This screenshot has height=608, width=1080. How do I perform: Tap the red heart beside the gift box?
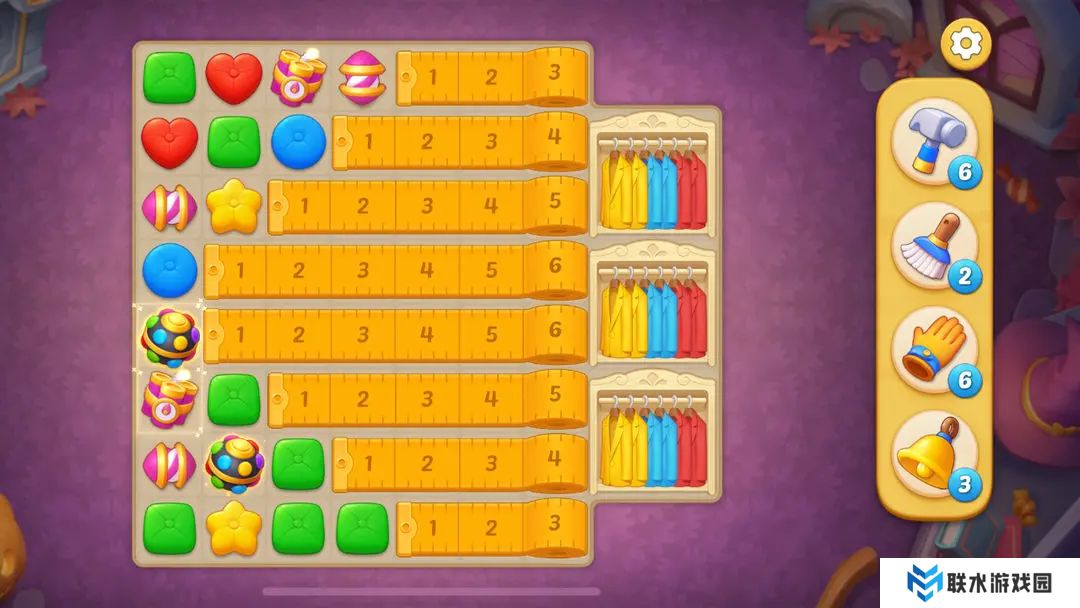[x=233, y=77]
